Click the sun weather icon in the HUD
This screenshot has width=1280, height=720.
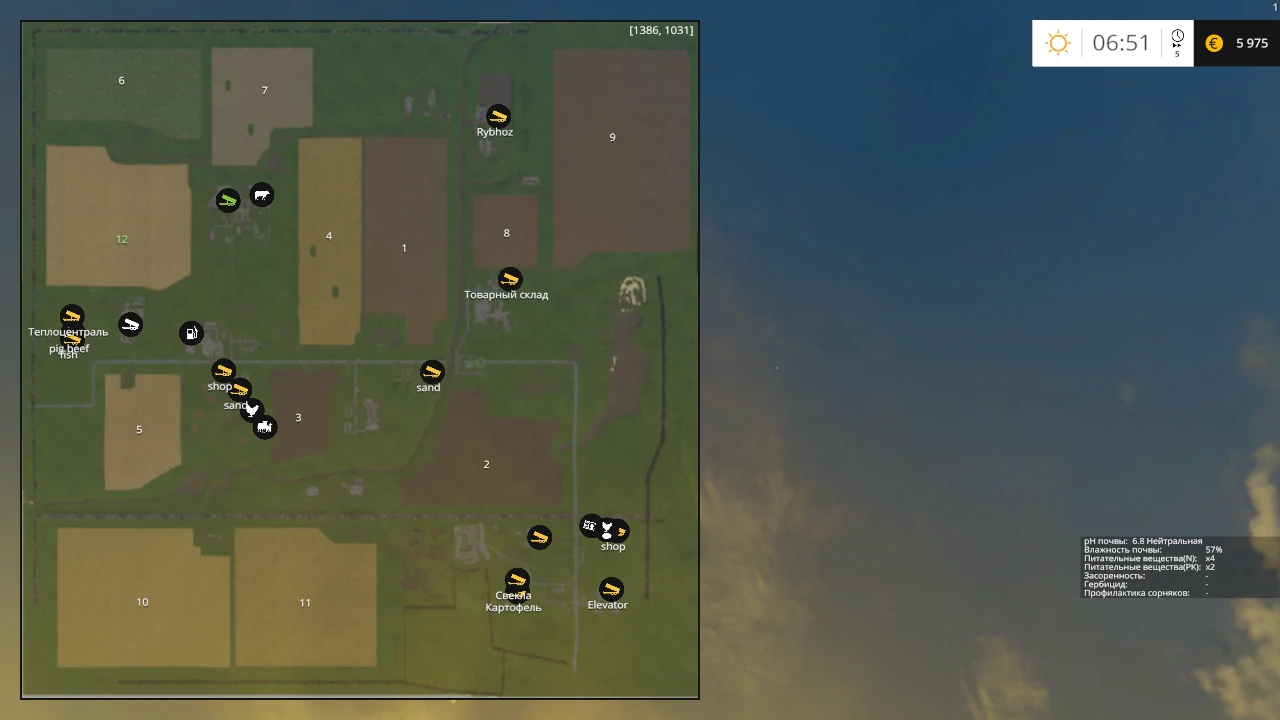tap(1058, 43)
